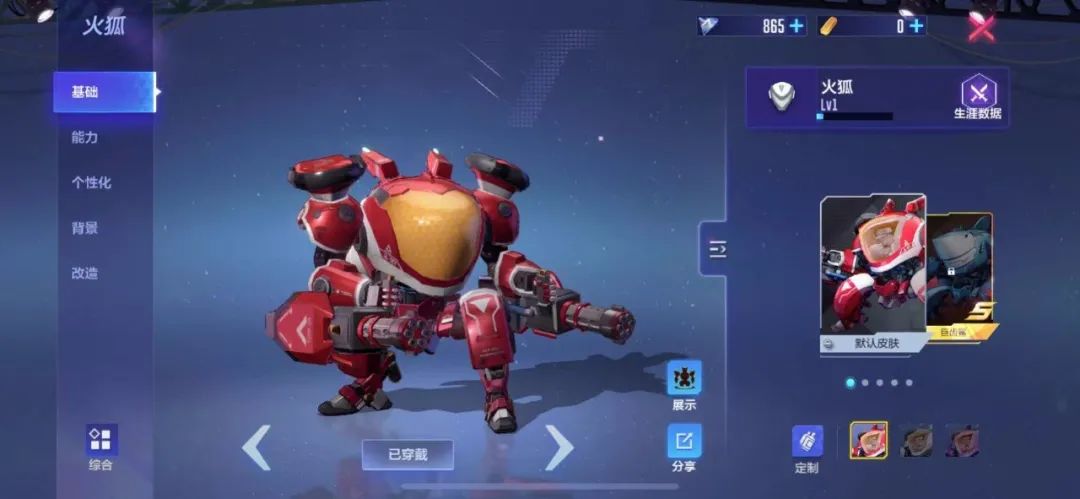Click the 已穿戴 equipped button
1080x499 pixels.
click(407, 455)
